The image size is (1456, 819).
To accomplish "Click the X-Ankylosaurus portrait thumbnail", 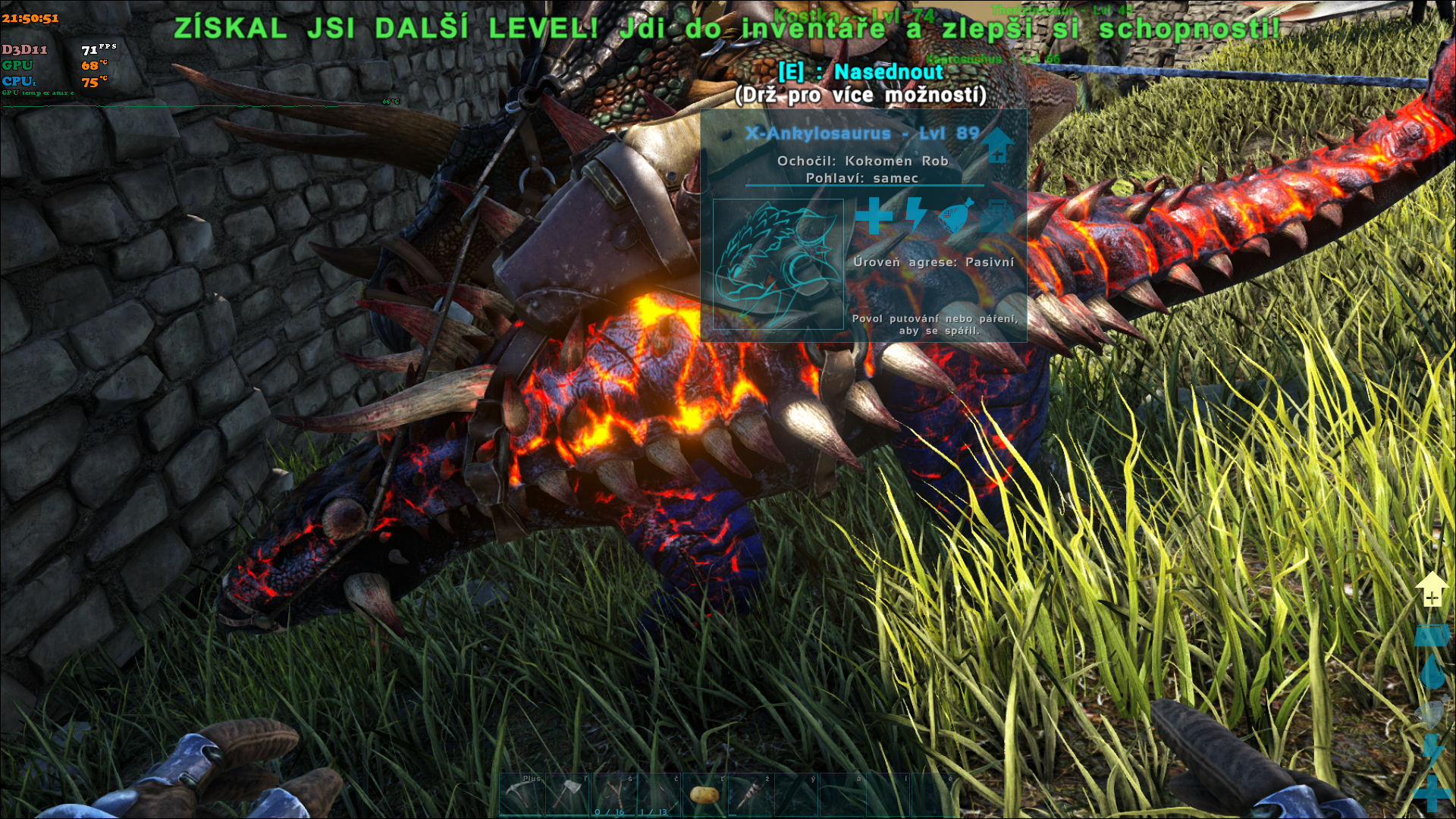I will click(778, 264).
